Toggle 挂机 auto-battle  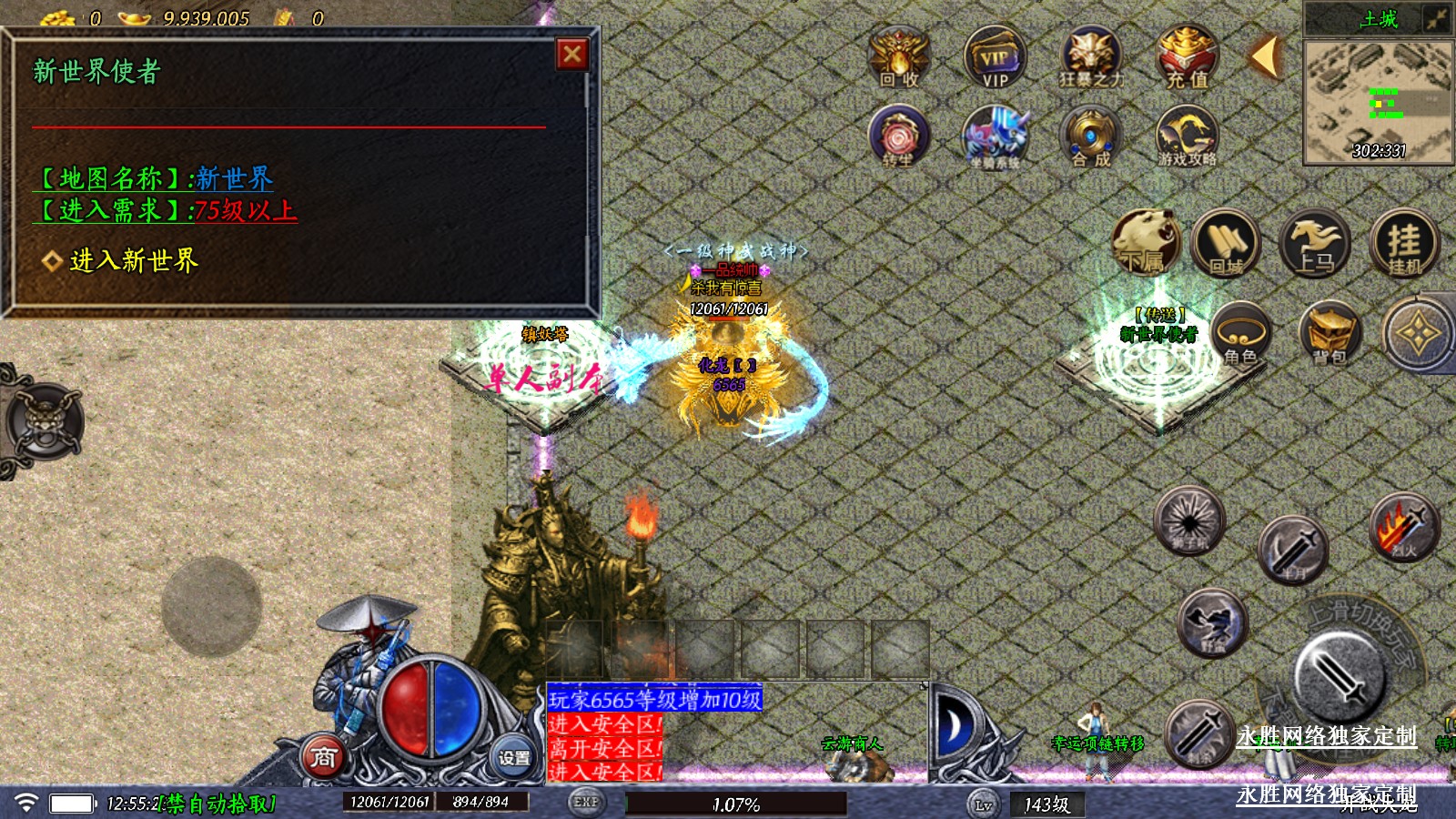1404,243
